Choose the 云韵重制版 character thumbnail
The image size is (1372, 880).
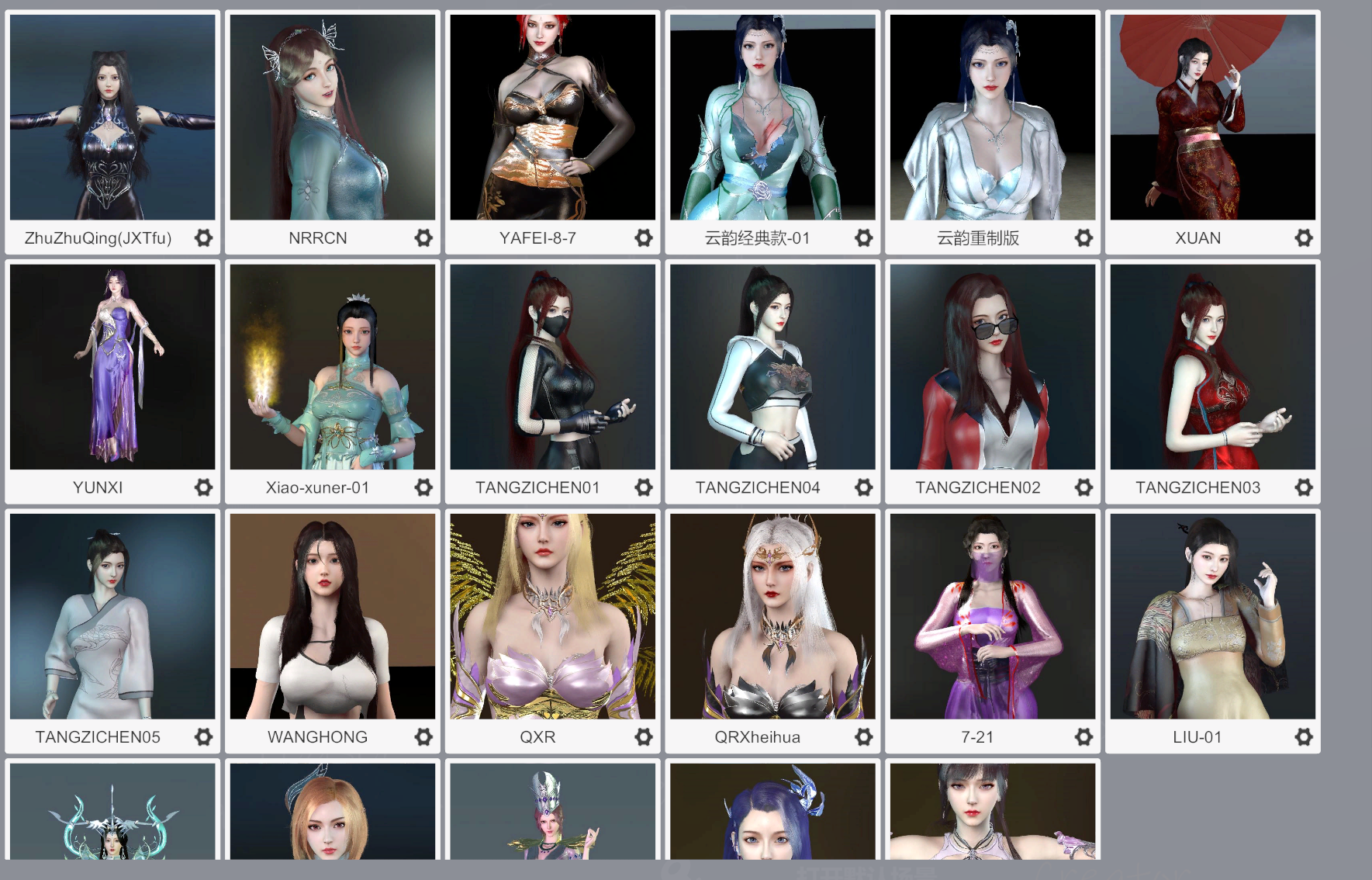click(x=993, y=117)
